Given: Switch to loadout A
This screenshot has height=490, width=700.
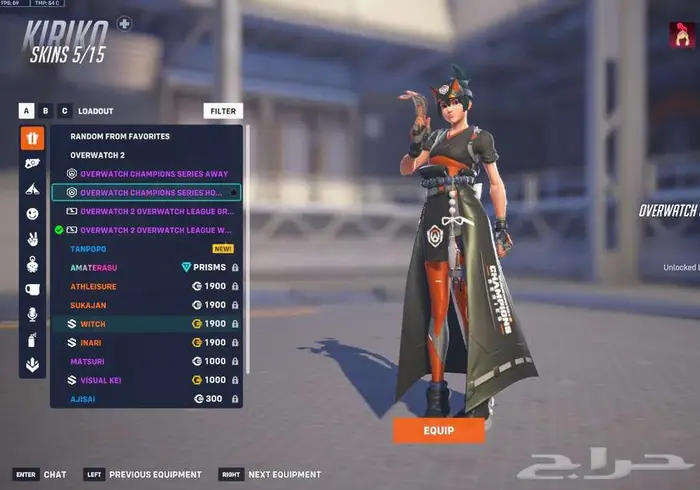Looking at the screenshot, I should (x=27, y=111).
